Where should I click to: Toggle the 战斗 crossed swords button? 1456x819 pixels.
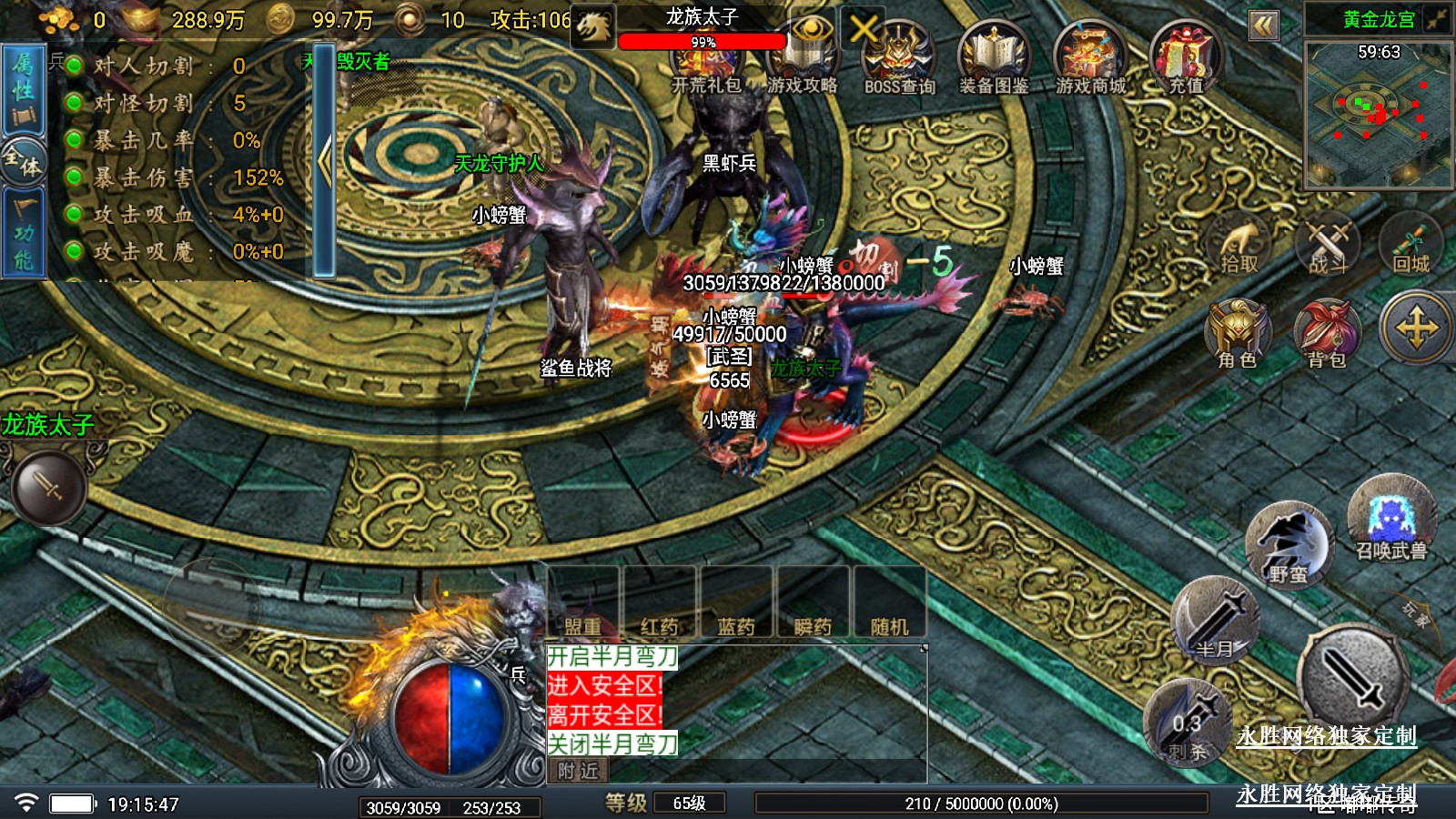click(1328, 246)
